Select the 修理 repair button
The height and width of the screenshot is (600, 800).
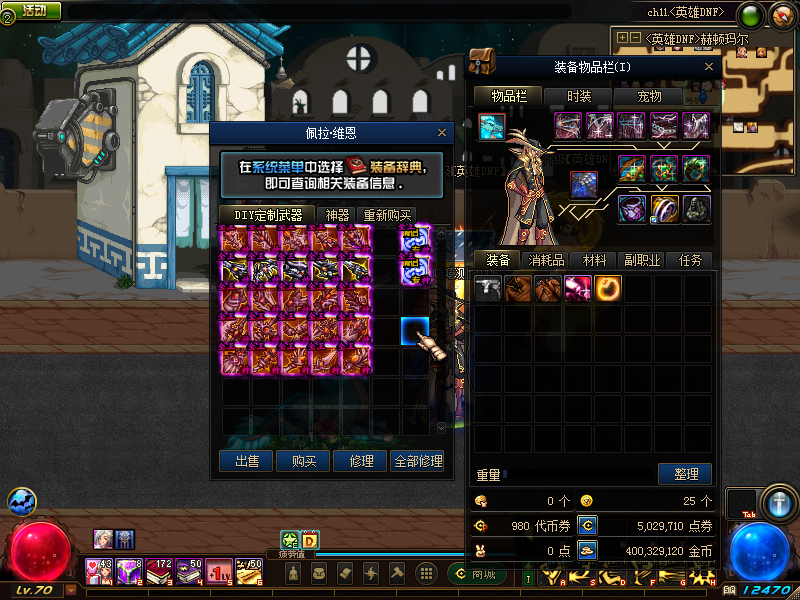pyautogui.click(x=361, y=461)
